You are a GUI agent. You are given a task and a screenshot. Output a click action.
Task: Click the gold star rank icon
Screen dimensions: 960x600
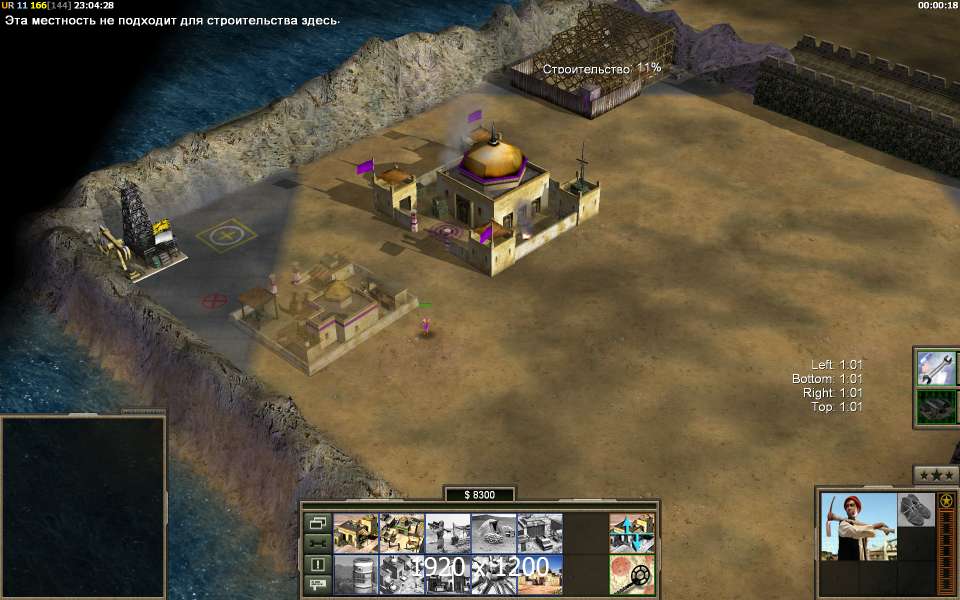pyautogui.click(x=946, y=500)
